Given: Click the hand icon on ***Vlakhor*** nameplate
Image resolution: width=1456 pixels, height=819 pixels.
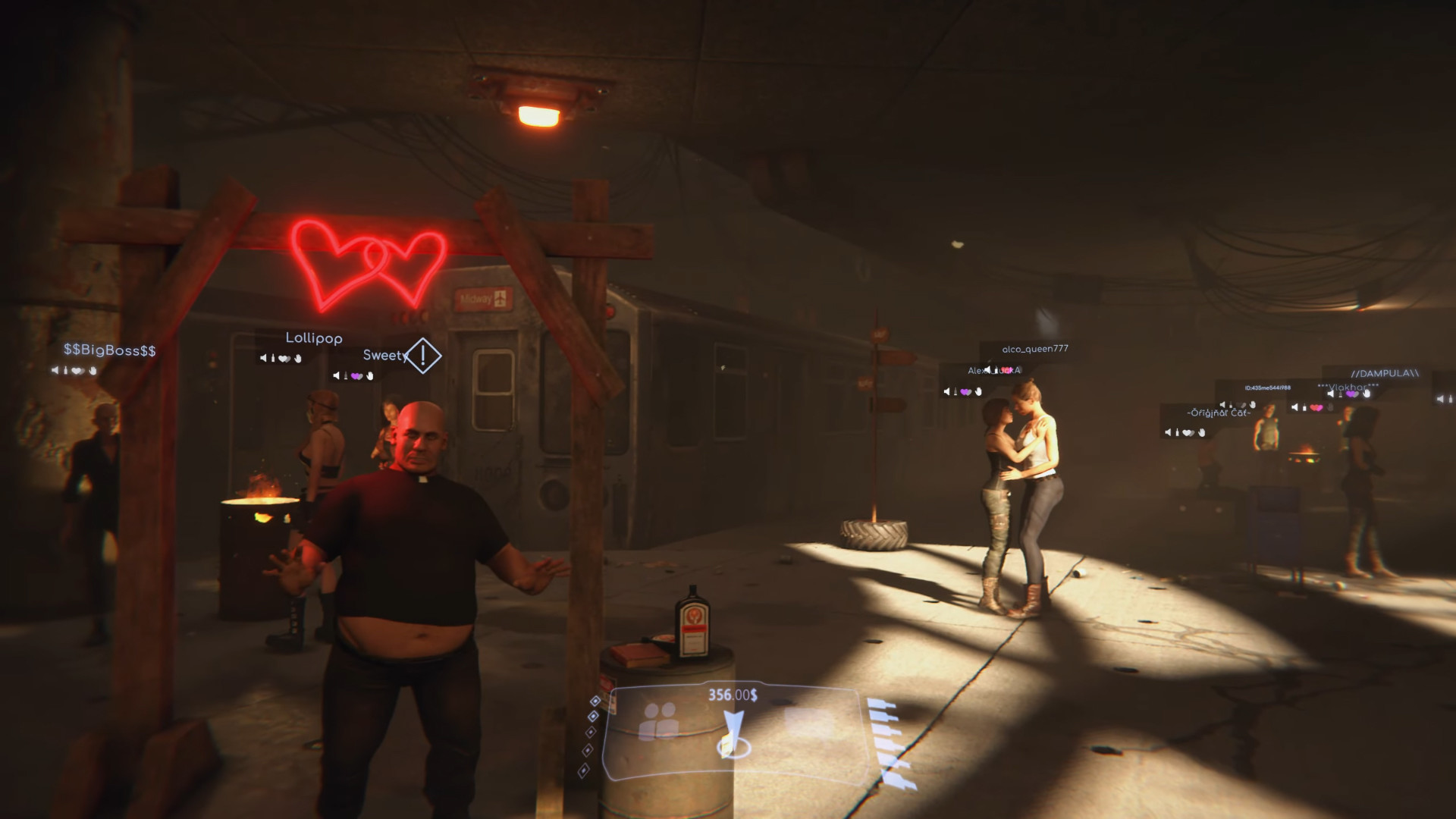Looking at the screenshot, I should click(x=1367, y=394).
